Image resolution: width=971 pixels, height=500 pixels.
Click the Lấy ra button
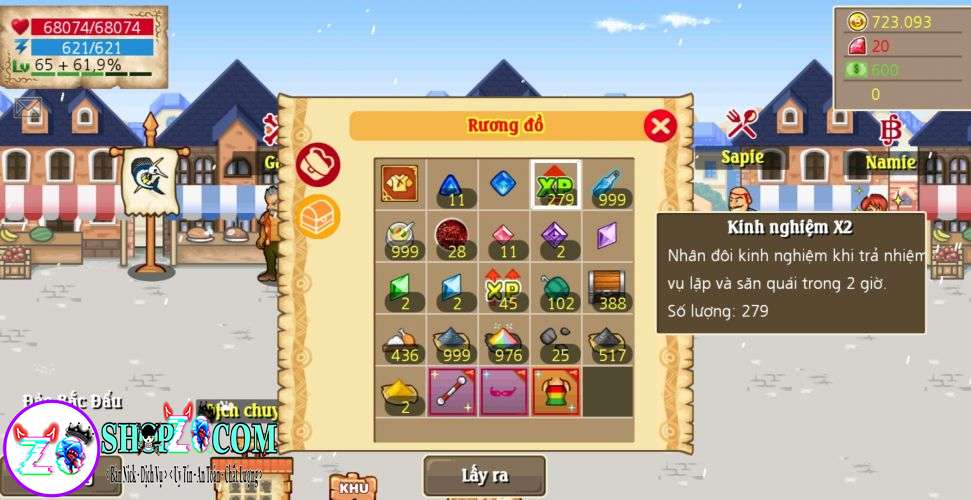pyautogui.click(x=484, y=475)
